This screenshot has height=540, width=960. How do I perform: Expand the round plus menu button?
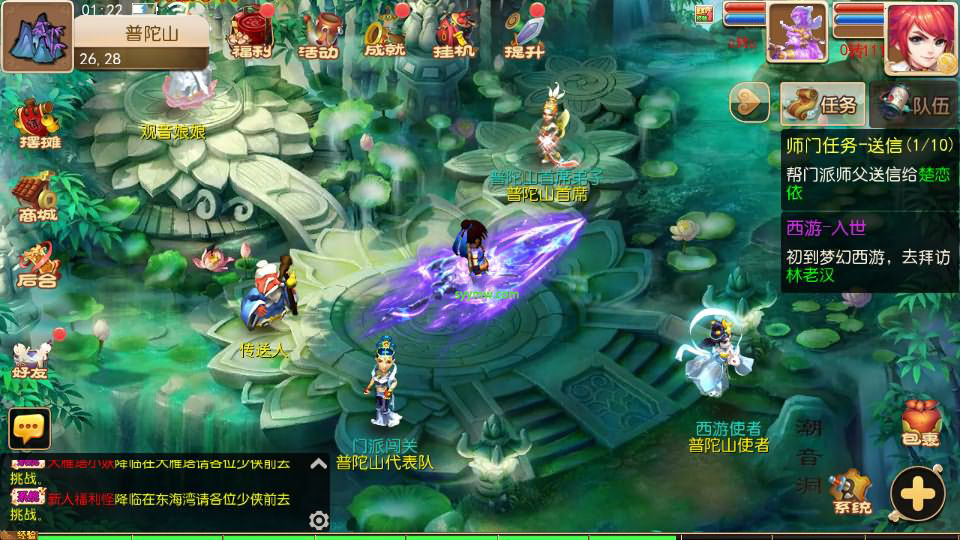click(x=917, y=493)
